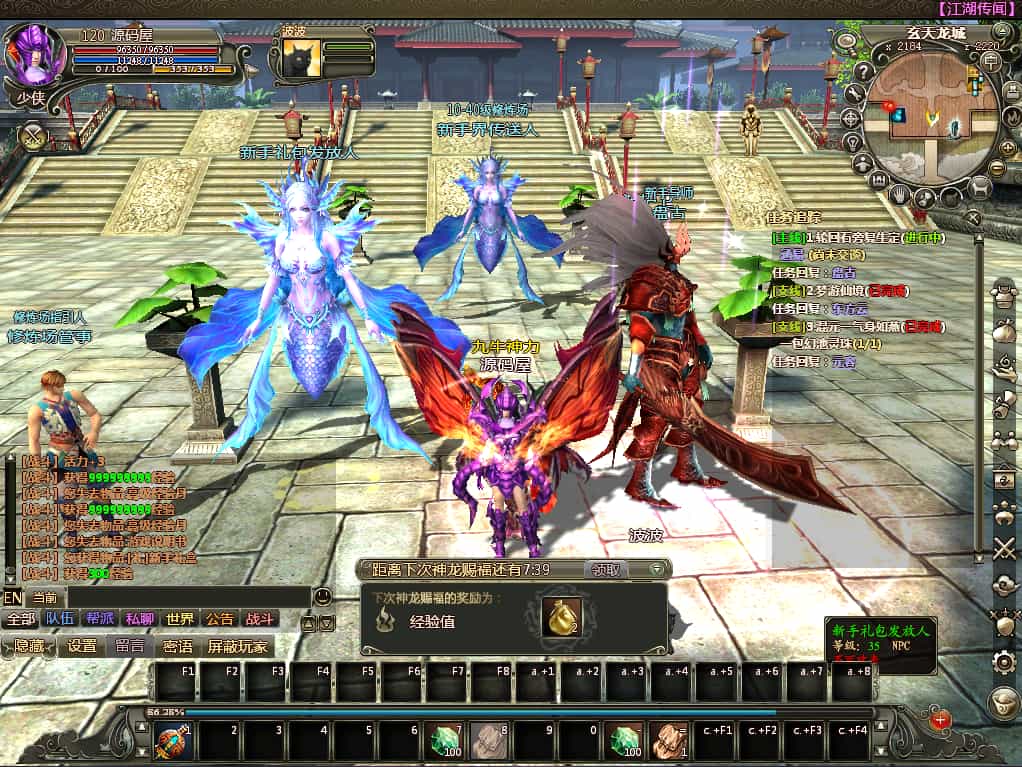Open the 江湖传闻 rumors link
The image size is (1022, 767).
pyautogui.click(x=977, y=8)
